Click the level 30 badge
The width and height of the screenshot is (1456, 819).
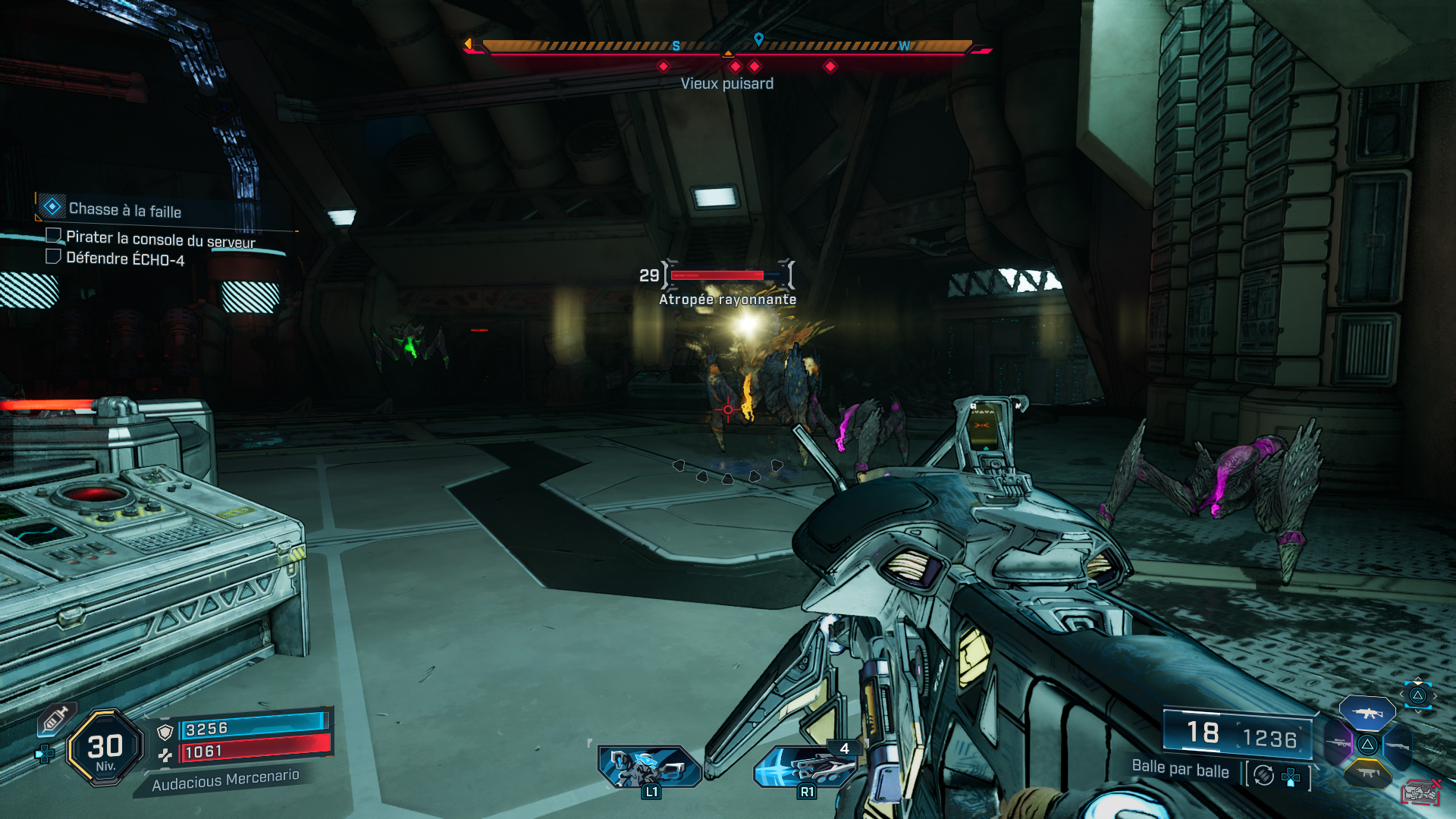click(x=105, y=748)
